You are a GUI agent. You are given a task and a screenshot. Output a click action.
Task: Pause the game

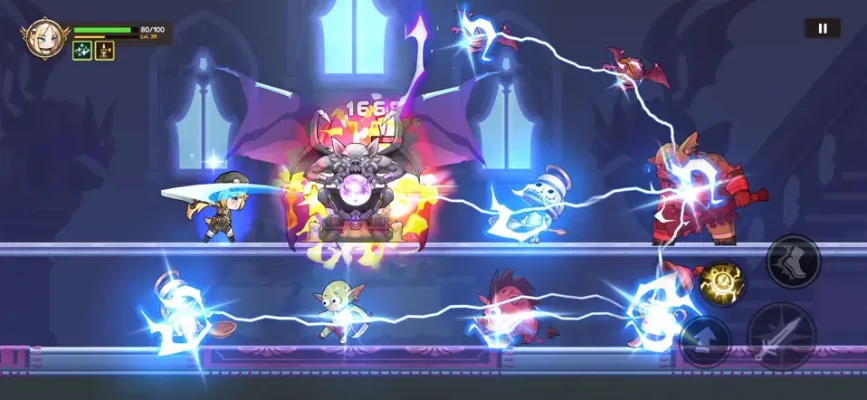(822, 29)
